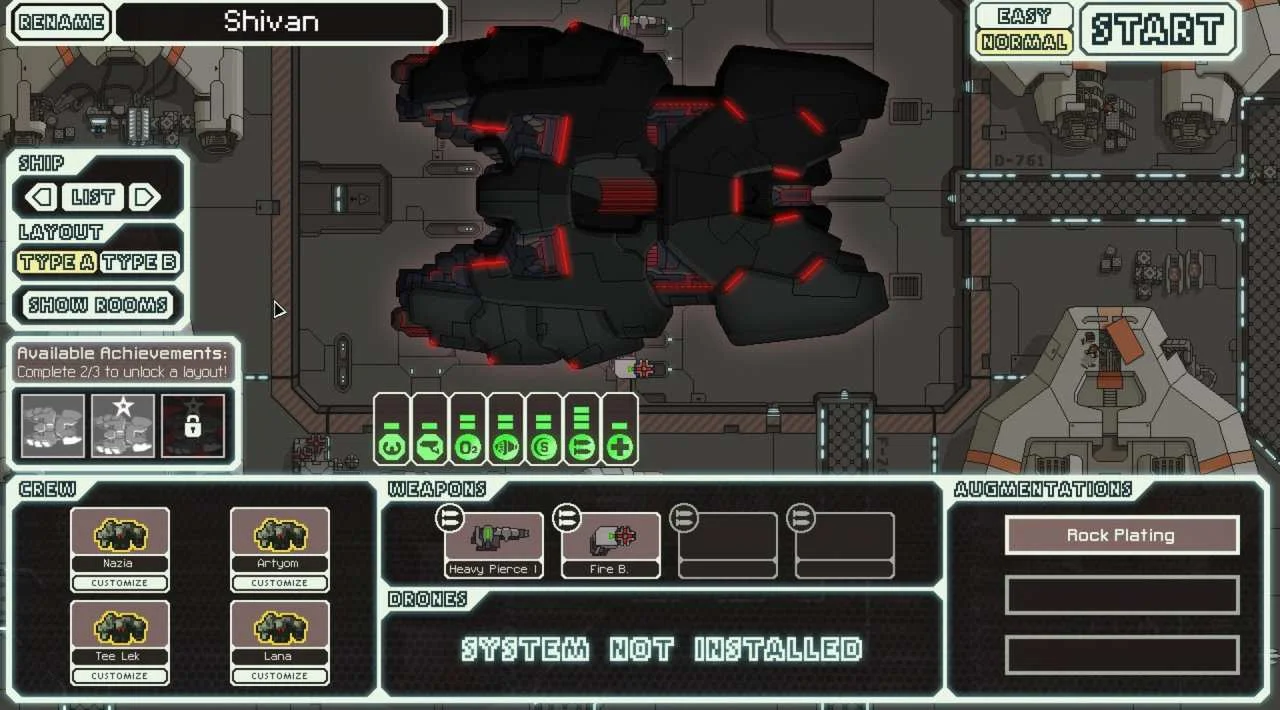The height and width of the screenshot is (710, 1280).
Task: Customize crew member Lana
Action: (x=279, y=676)
